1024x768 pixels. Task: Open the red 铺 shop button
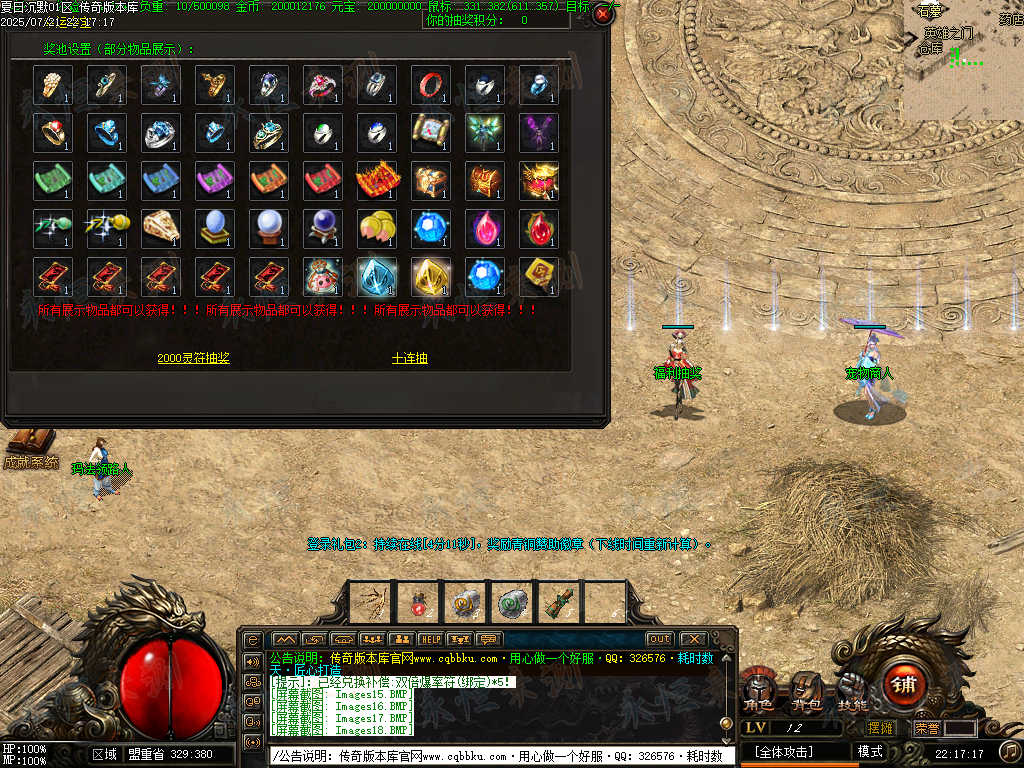pos(904,685)
